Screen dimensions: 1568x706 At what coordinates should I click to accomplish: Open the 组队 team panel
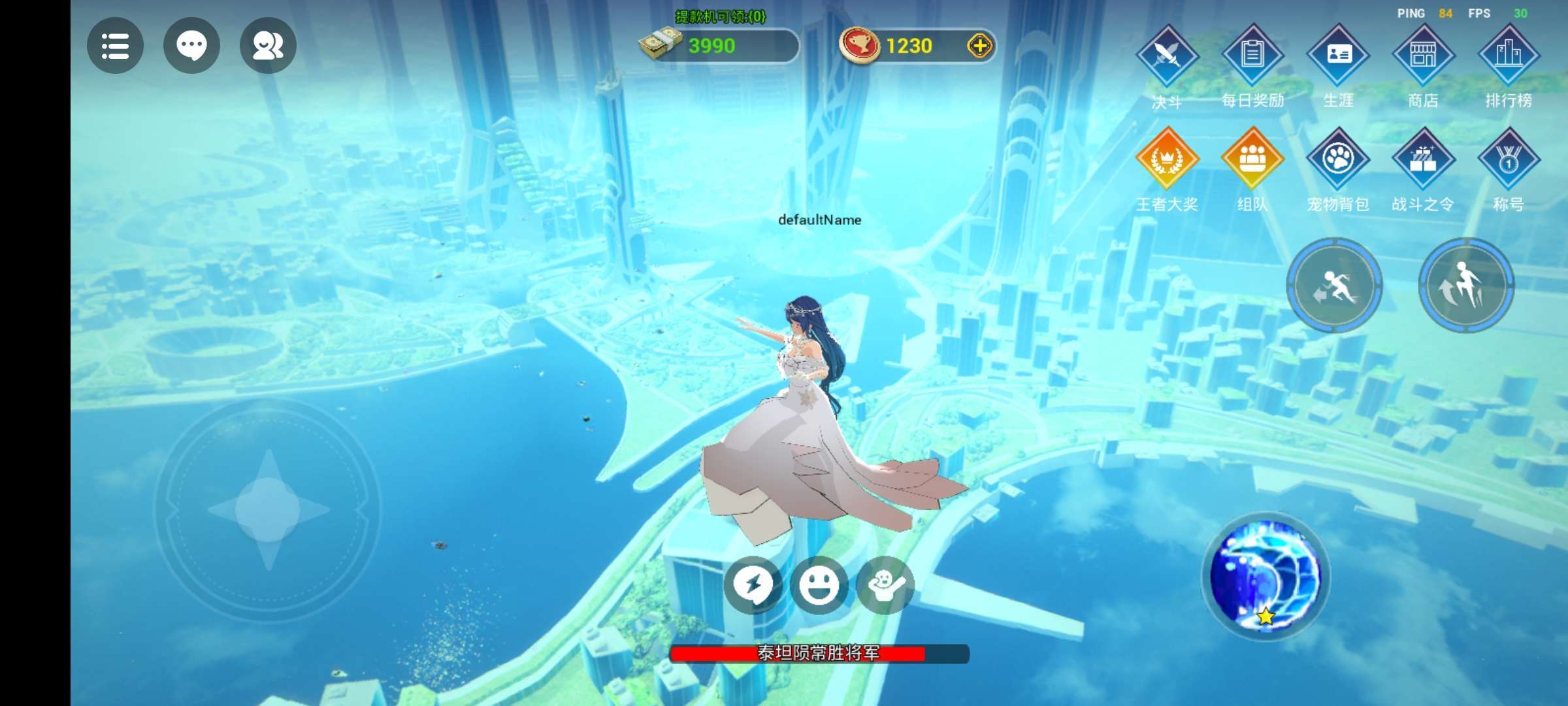coord(1252,159)
